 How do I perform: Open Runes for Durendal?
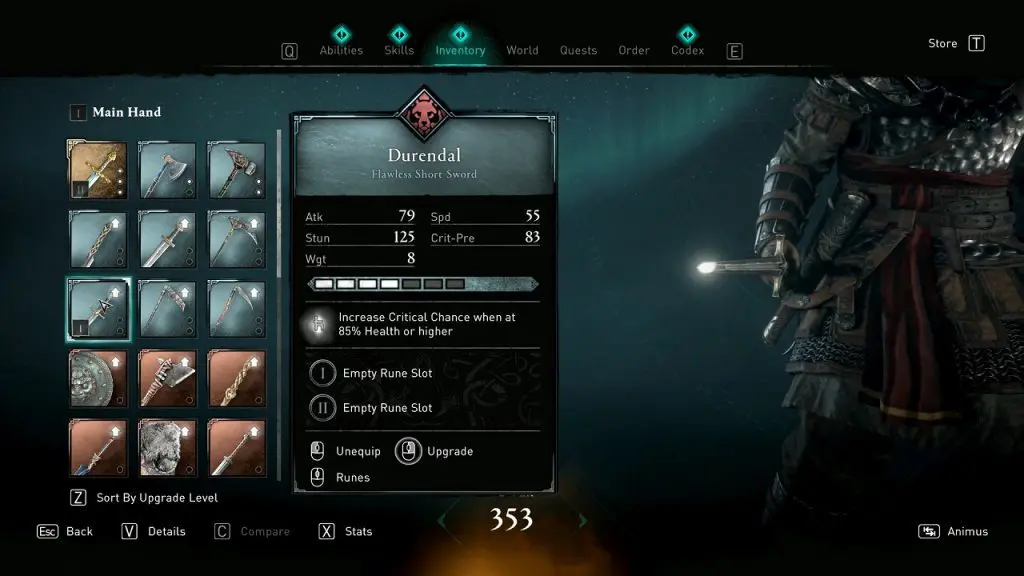(352, 477)
